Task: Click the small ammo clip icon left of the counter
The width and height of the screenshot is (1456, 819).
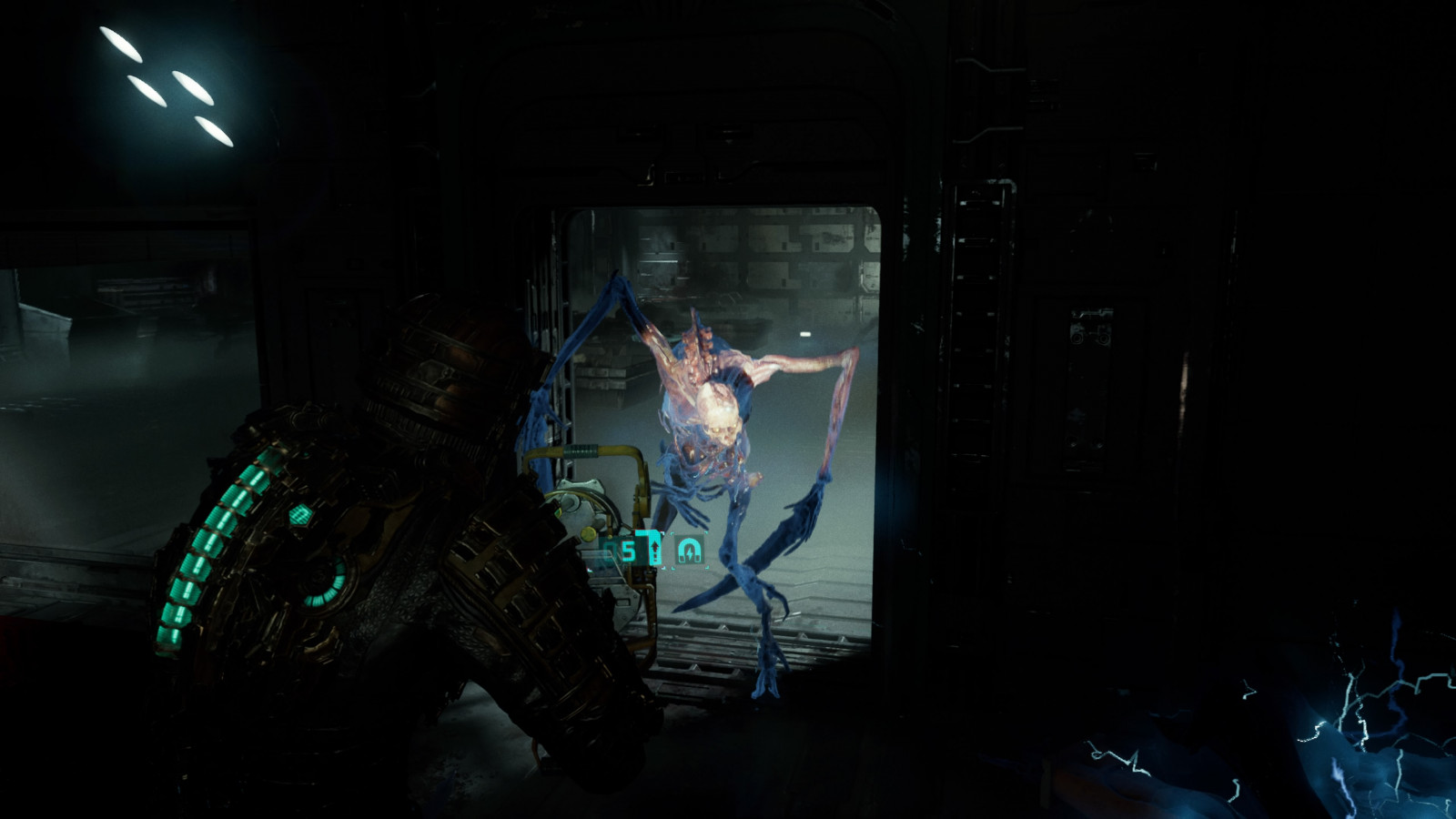Action: click(x=609, y=547)
